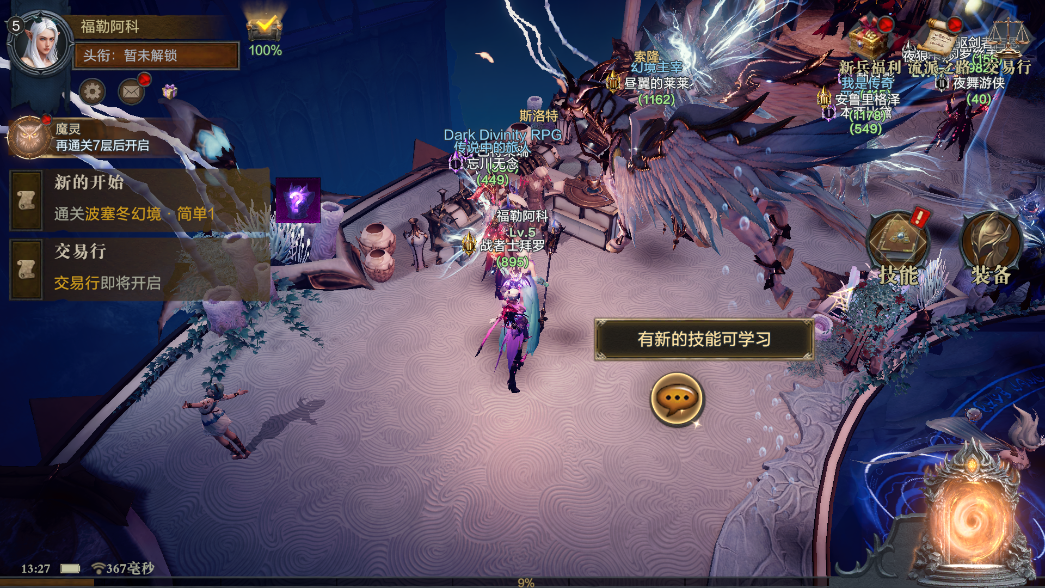This screenshot has width=1045, height=588.
Task: Open the golden checkmark chest showing 100%
Action: tap(265, 28)
